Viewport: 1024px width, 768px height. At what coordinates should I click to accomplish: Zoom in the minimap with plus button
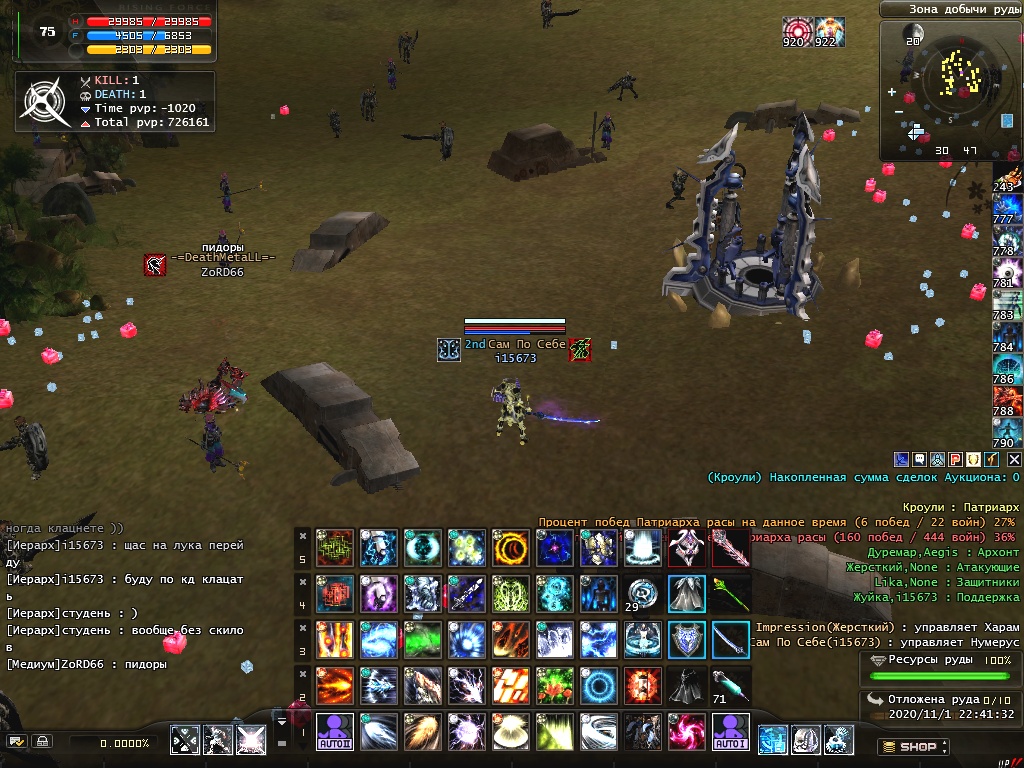(892, 92)
